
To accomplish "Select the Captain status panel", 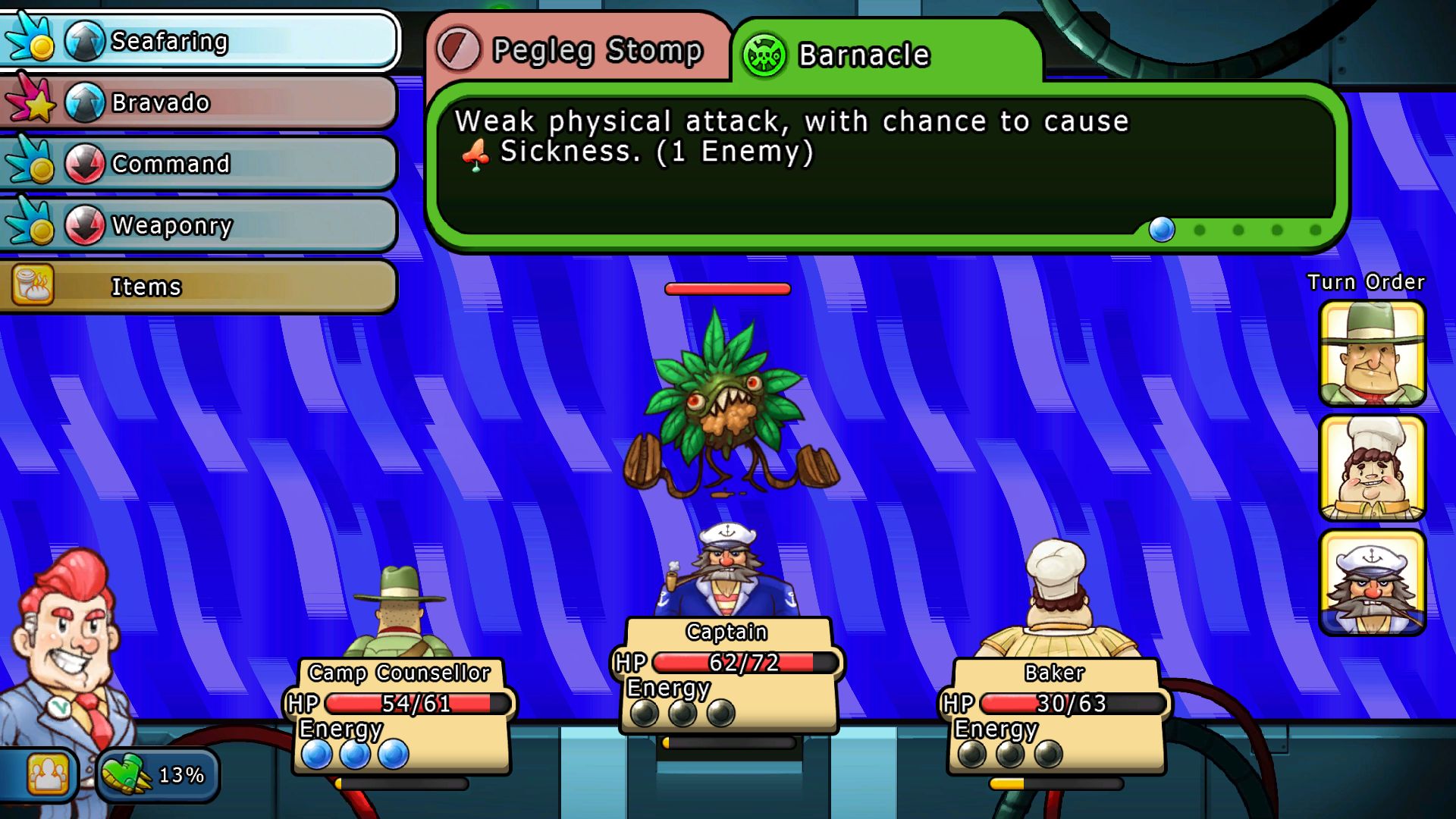I will coord(728,675).
